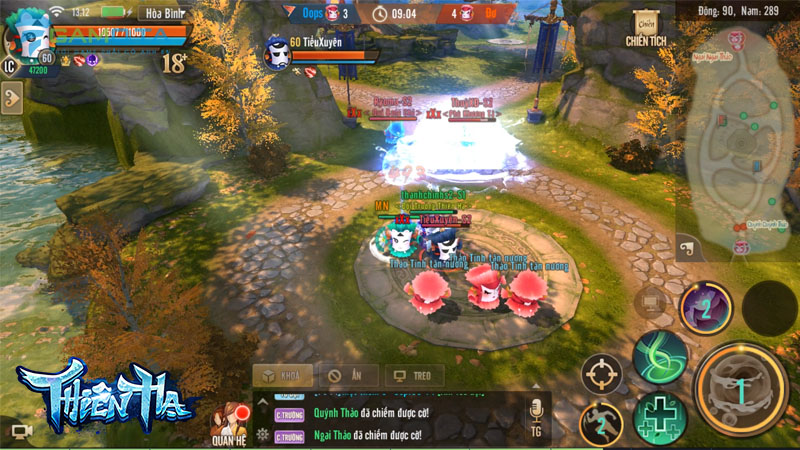Tap the TG microphone voice button
This screenshot has height=450, width=800.
[x=536, y=415]
